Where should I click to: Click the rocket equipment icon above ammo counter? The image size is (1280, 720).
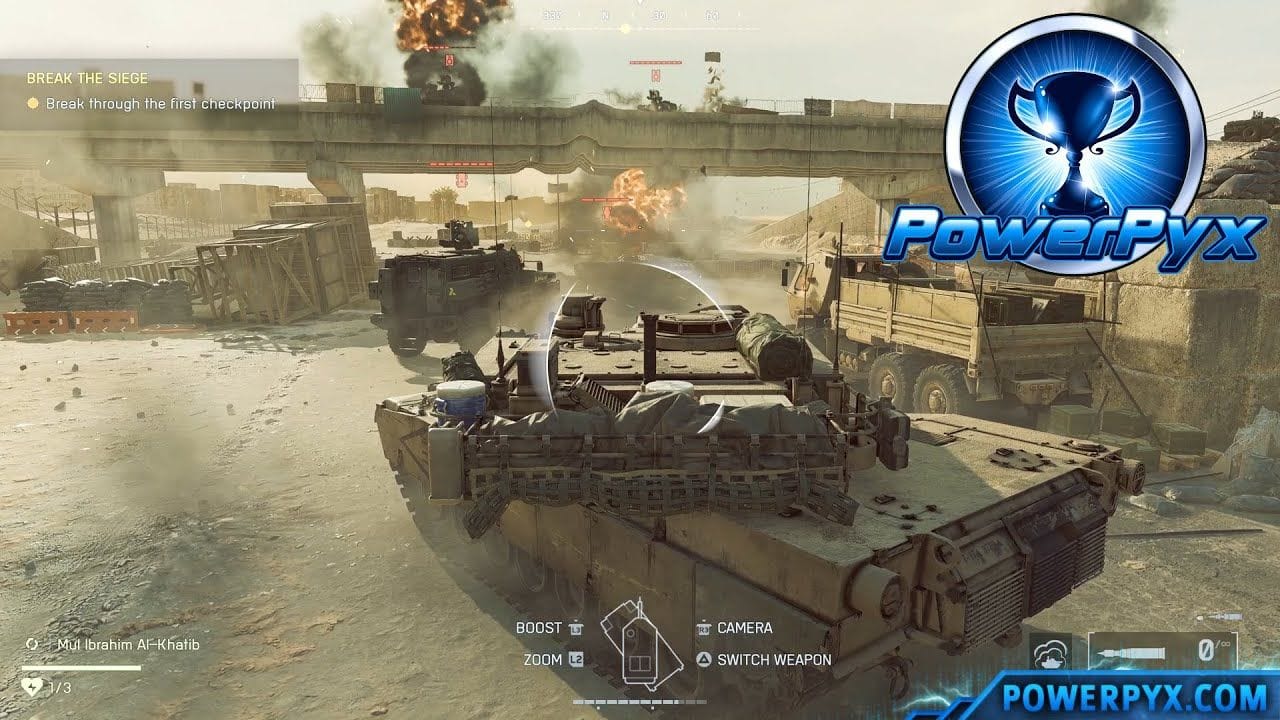point(1219,617)
